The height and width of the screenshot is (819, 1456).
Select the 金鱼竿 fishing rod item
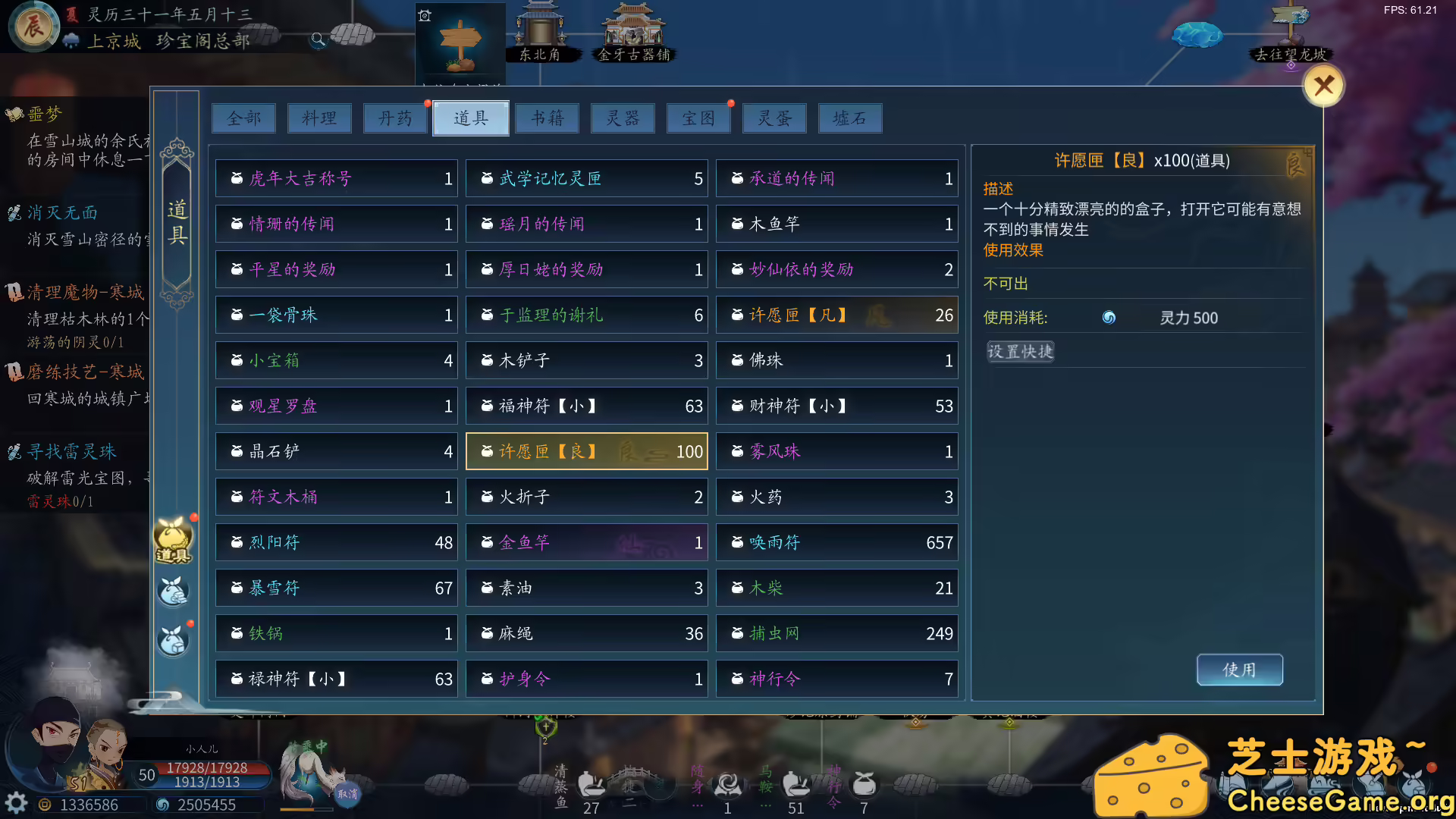[x=586, y=542]
